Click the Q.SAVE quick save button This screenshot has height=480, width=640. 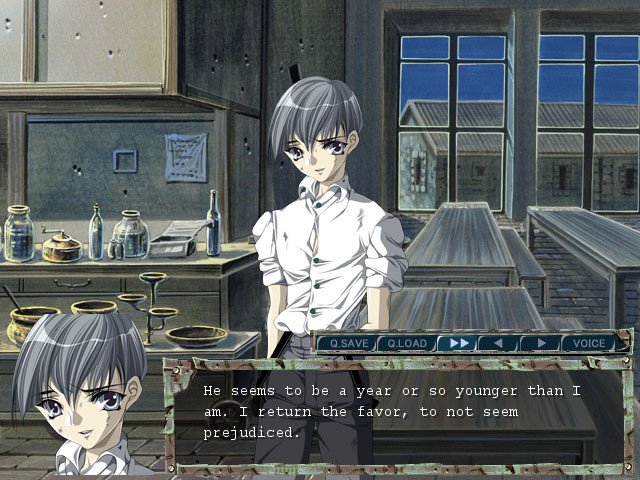pos(347,343)
